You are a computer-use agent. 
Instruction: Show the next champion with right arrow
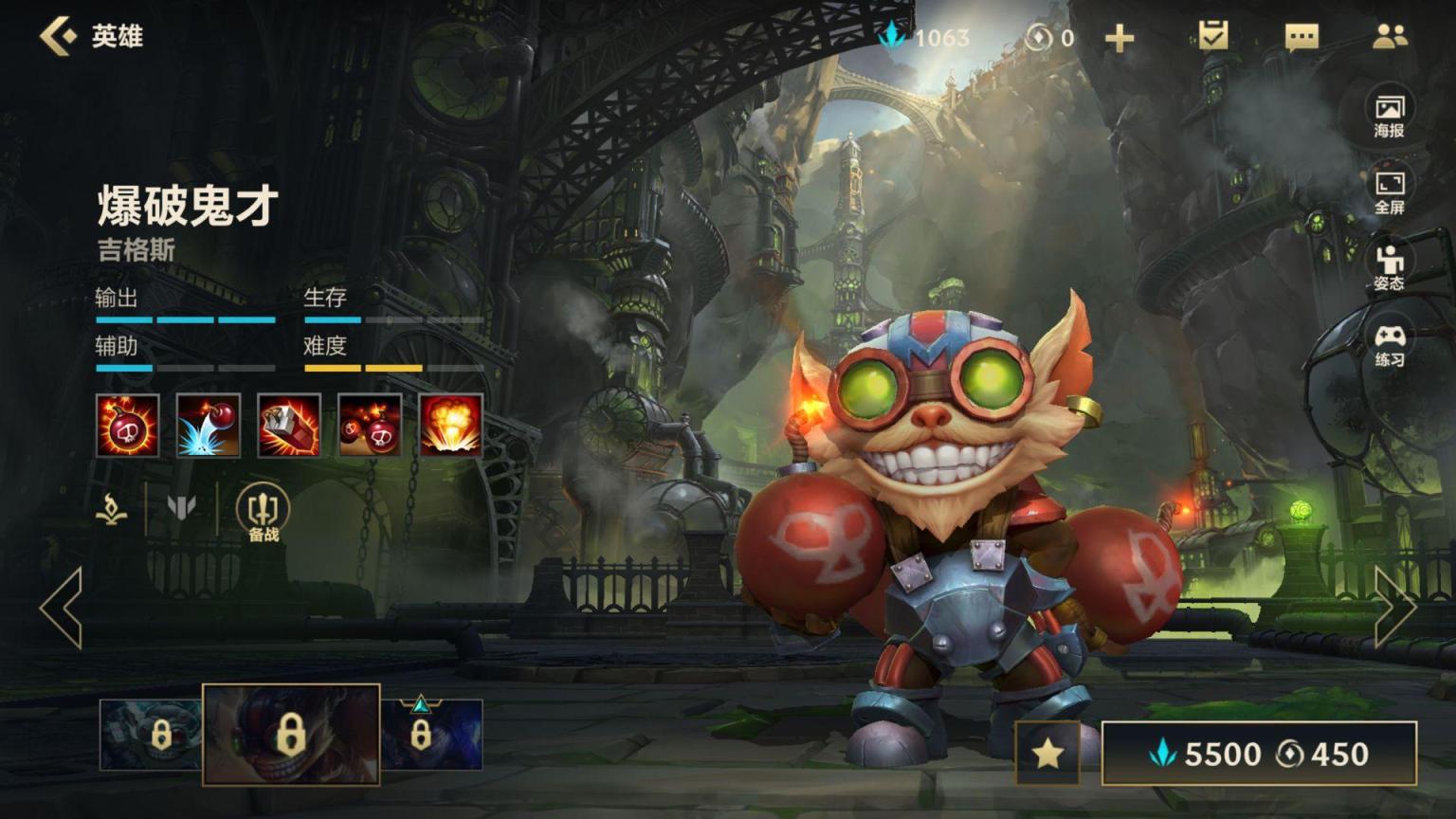[1394, 608]
